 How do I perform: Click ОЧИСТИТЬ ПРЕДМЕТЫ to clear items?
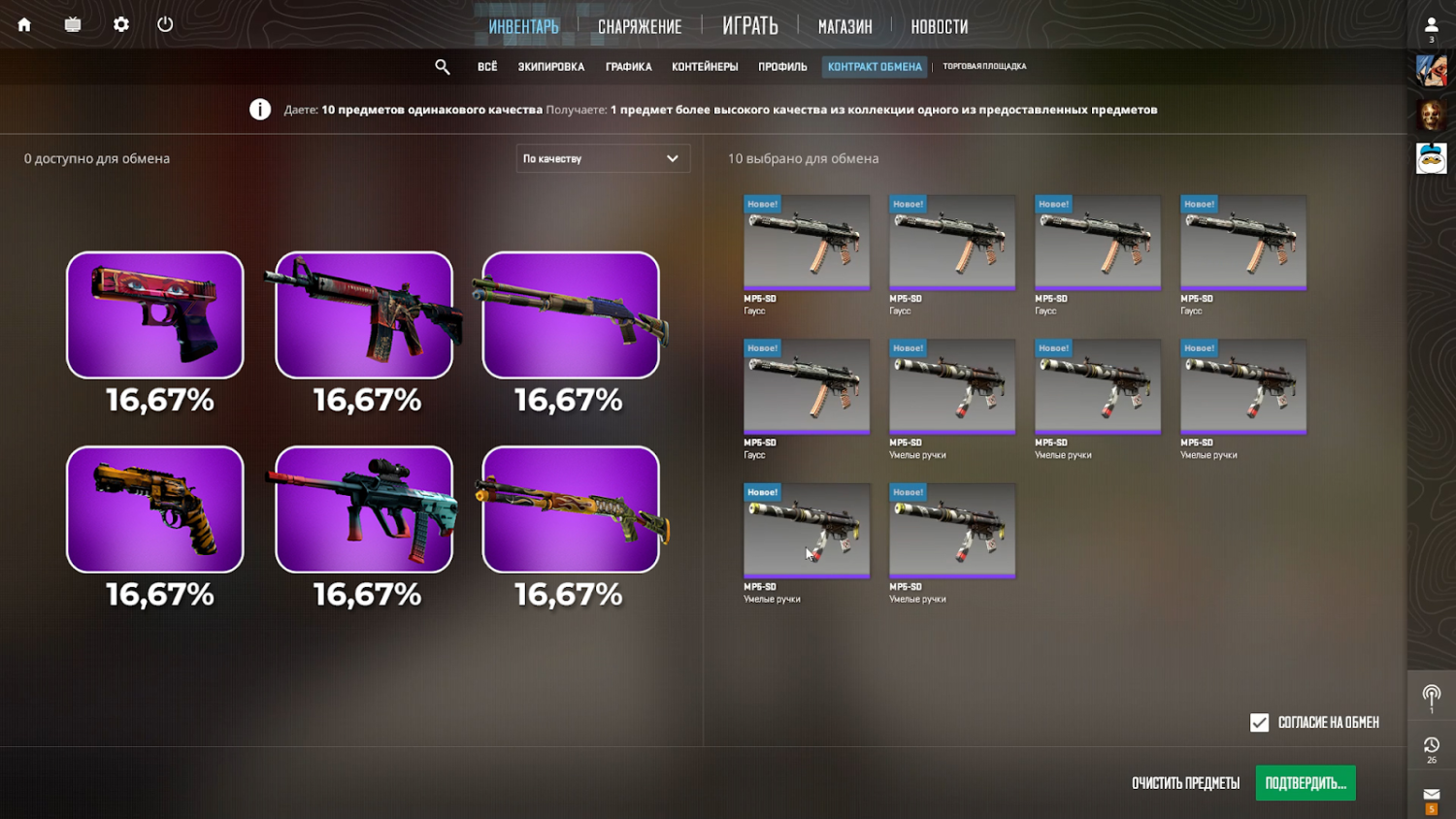1186,783
